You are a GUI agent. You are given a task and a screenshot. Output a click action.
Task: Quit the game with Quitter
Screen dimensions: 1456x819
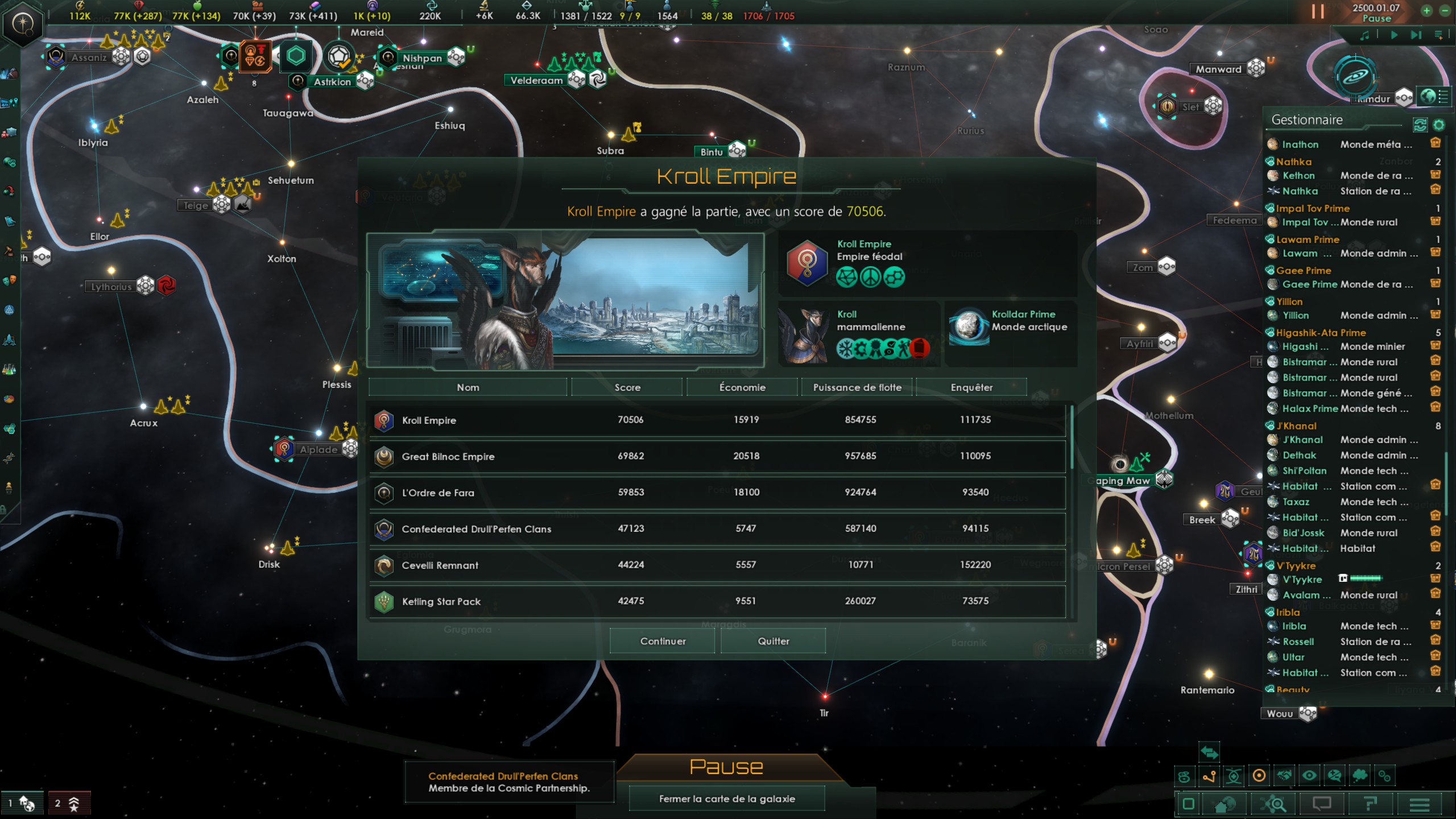(x=773, y=641)
